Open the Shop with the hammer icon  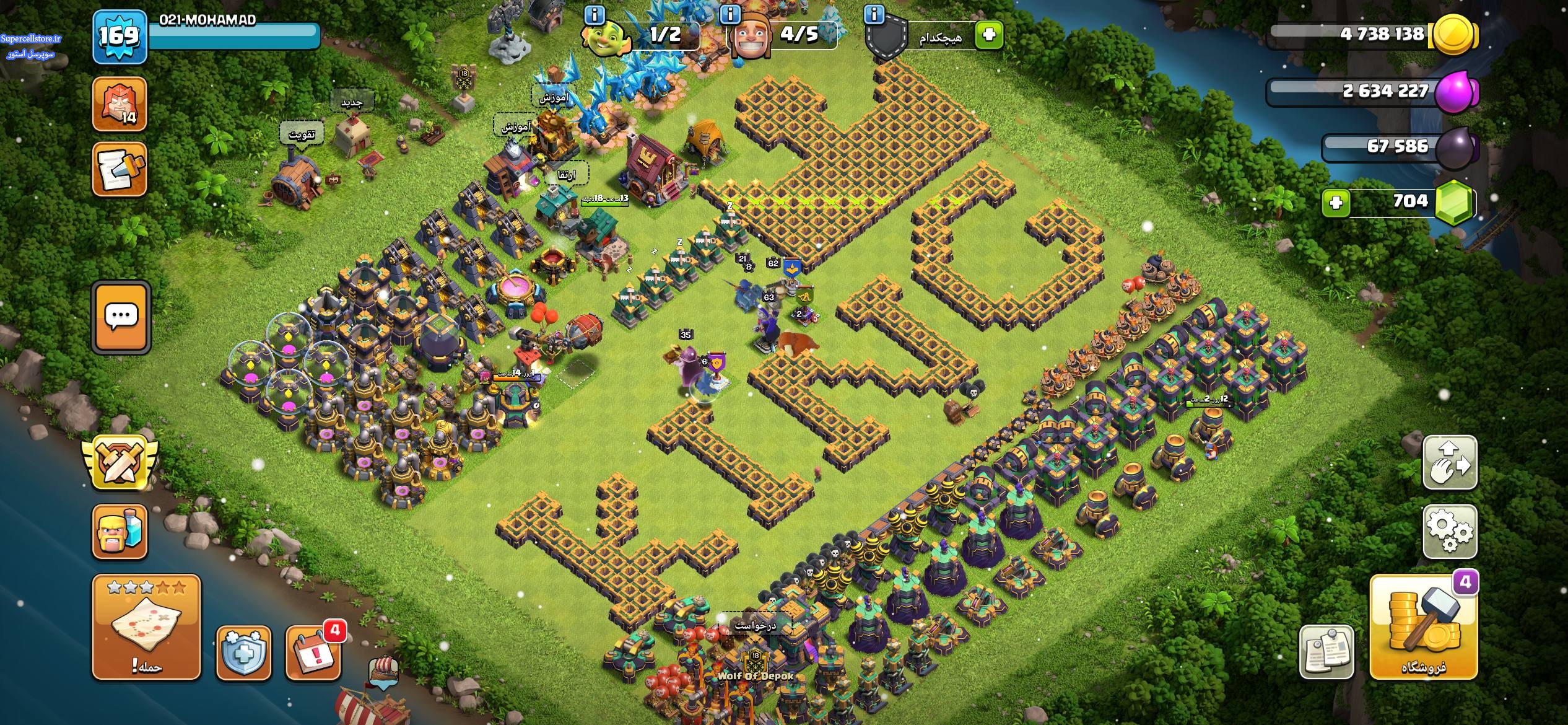coord(1423,627)
